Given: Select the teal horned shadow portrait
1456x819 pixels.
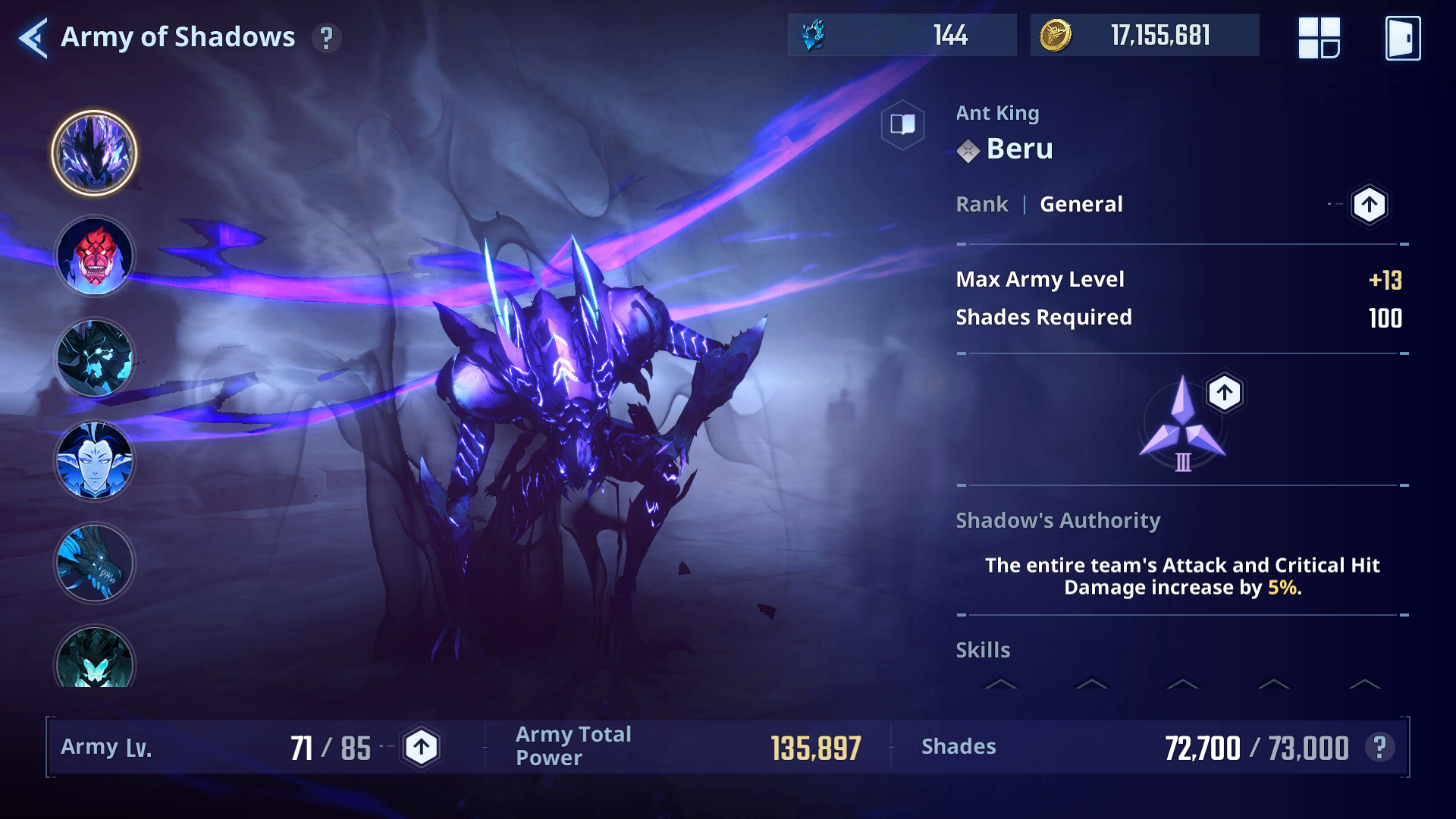Looking at the screenshot, I should coord(94,658).
